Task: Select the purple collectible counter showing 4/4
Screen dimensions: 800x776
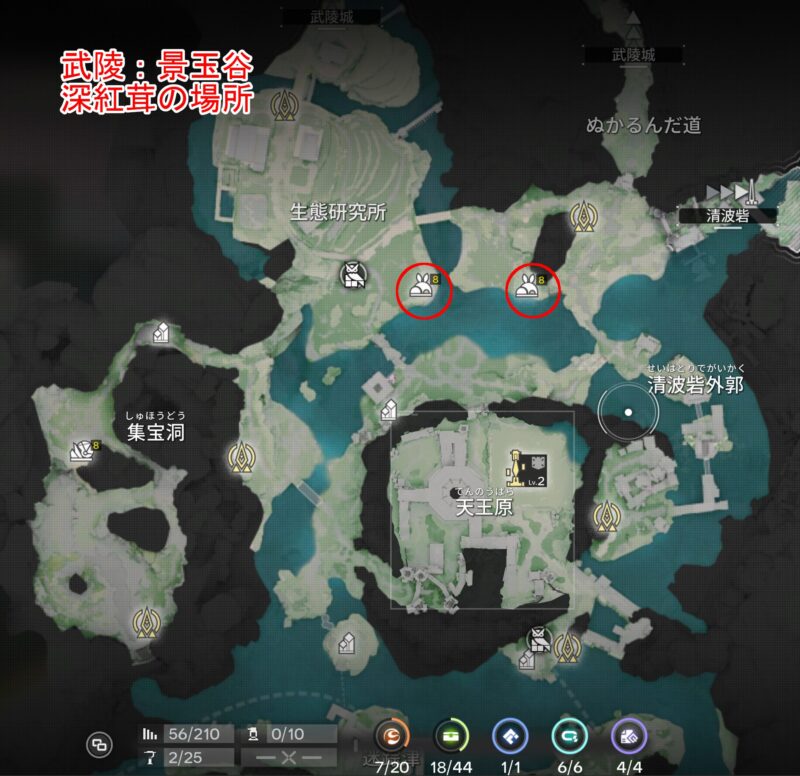Action: (630, 738)
